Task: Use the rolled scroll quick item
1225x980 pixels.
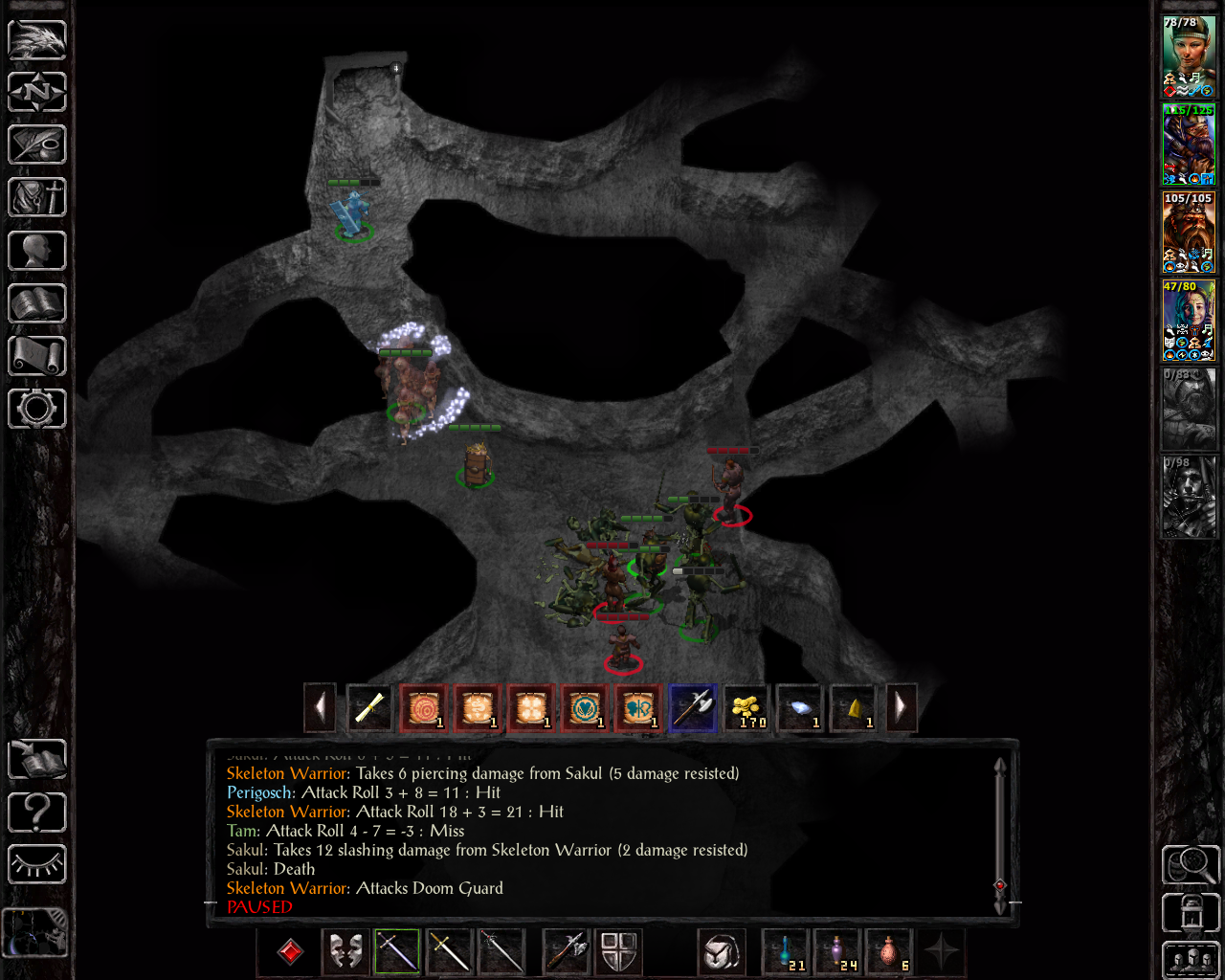Action: coord(369,708)
